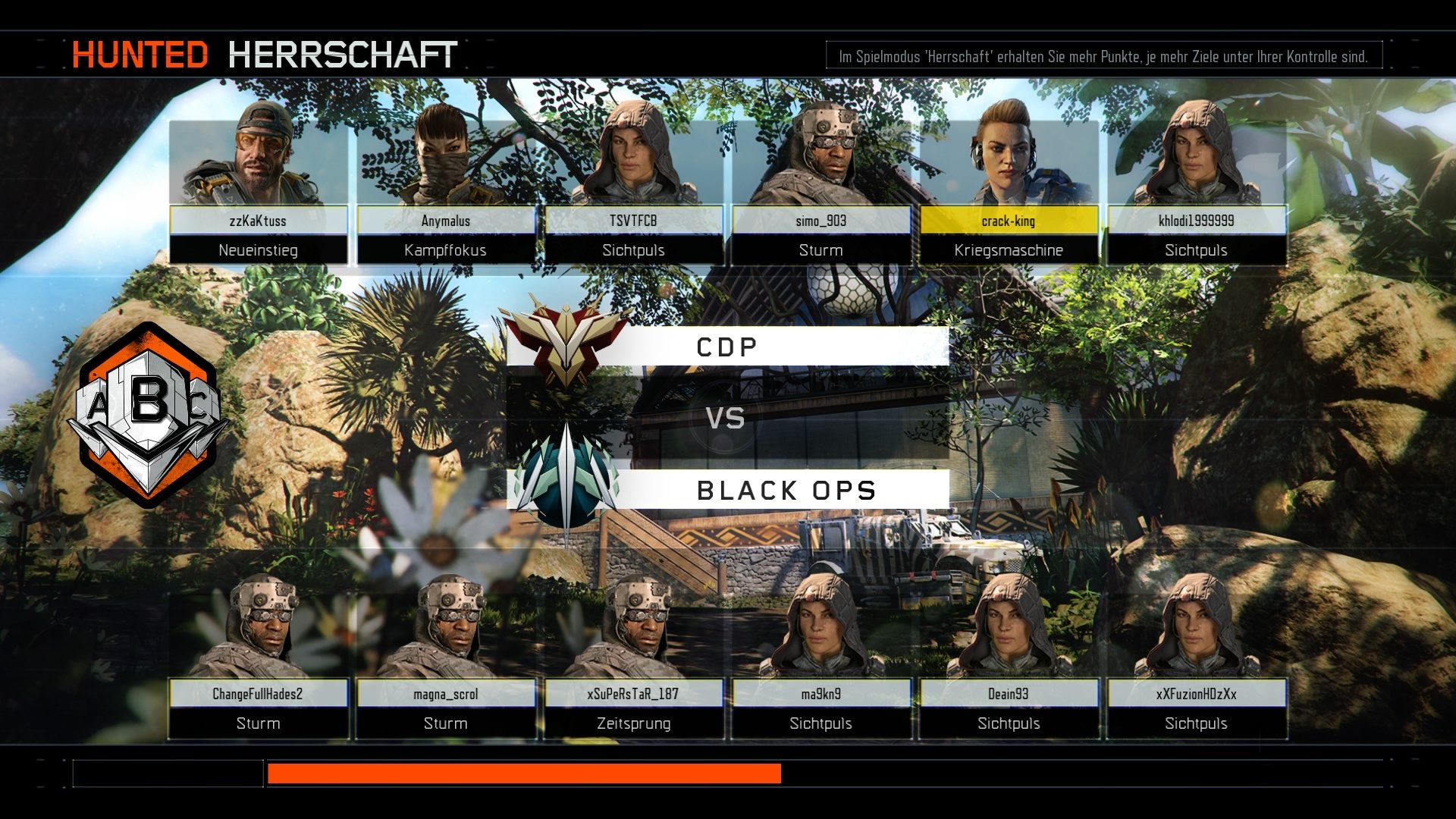Image resolution: width=1456 pixels, height=819 pixels.
Task: Click simo_903's character avatar
Action: click(x=823, y=159)
